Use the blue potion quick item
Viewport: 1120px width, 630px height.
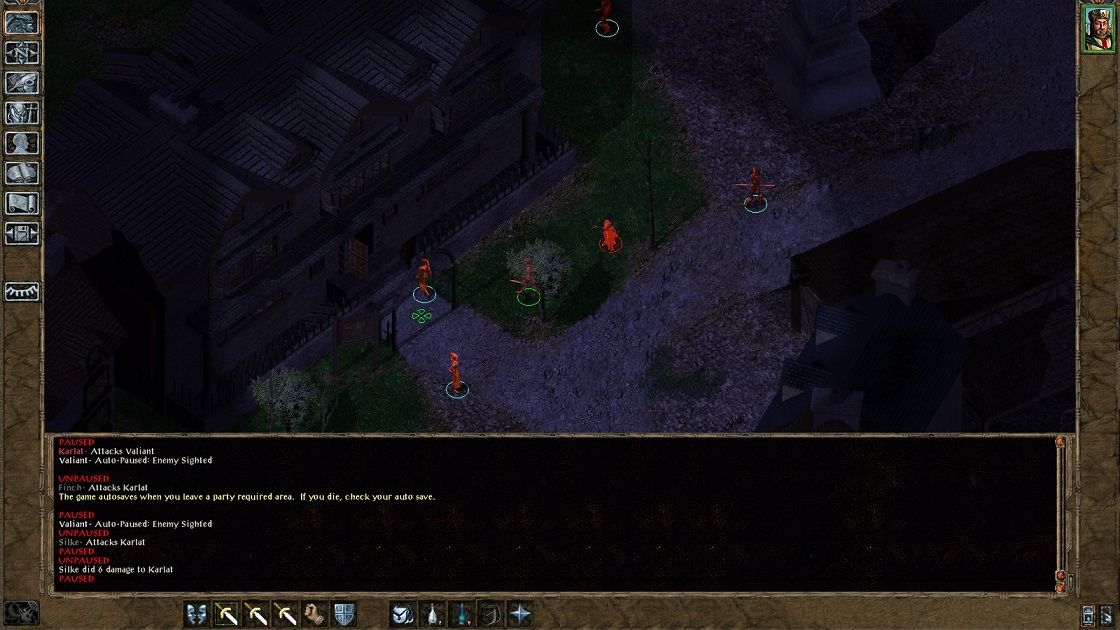tap(461, 614)
